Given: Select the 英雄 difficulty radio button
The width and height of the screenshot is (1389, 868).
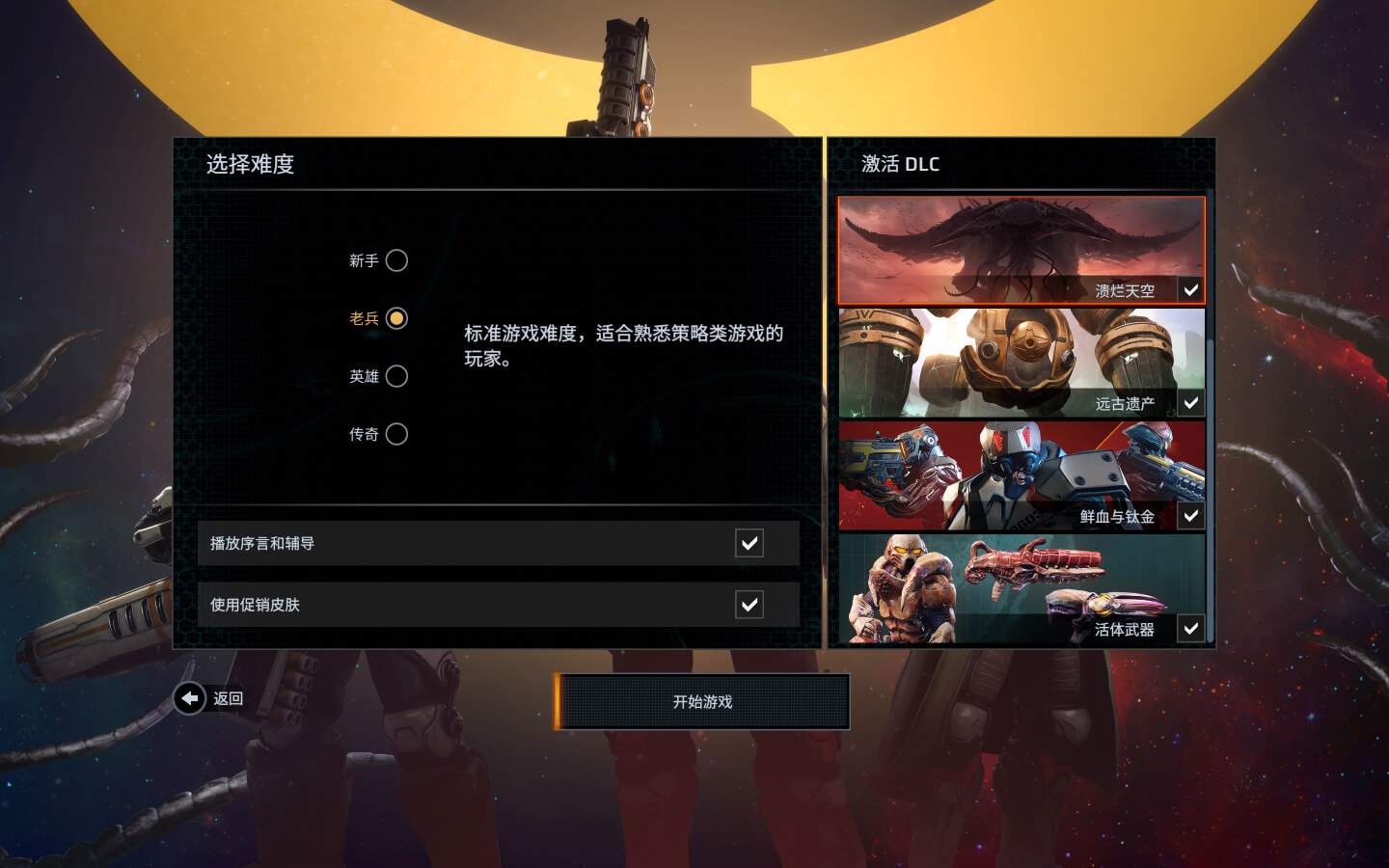Looking at the screenshot, I should (396, 376).
